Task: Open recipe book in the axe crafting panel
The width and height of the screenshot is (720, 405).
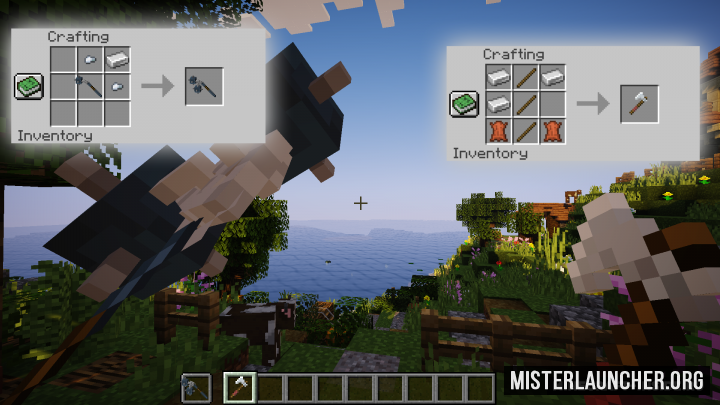Action: click(463, 102)
